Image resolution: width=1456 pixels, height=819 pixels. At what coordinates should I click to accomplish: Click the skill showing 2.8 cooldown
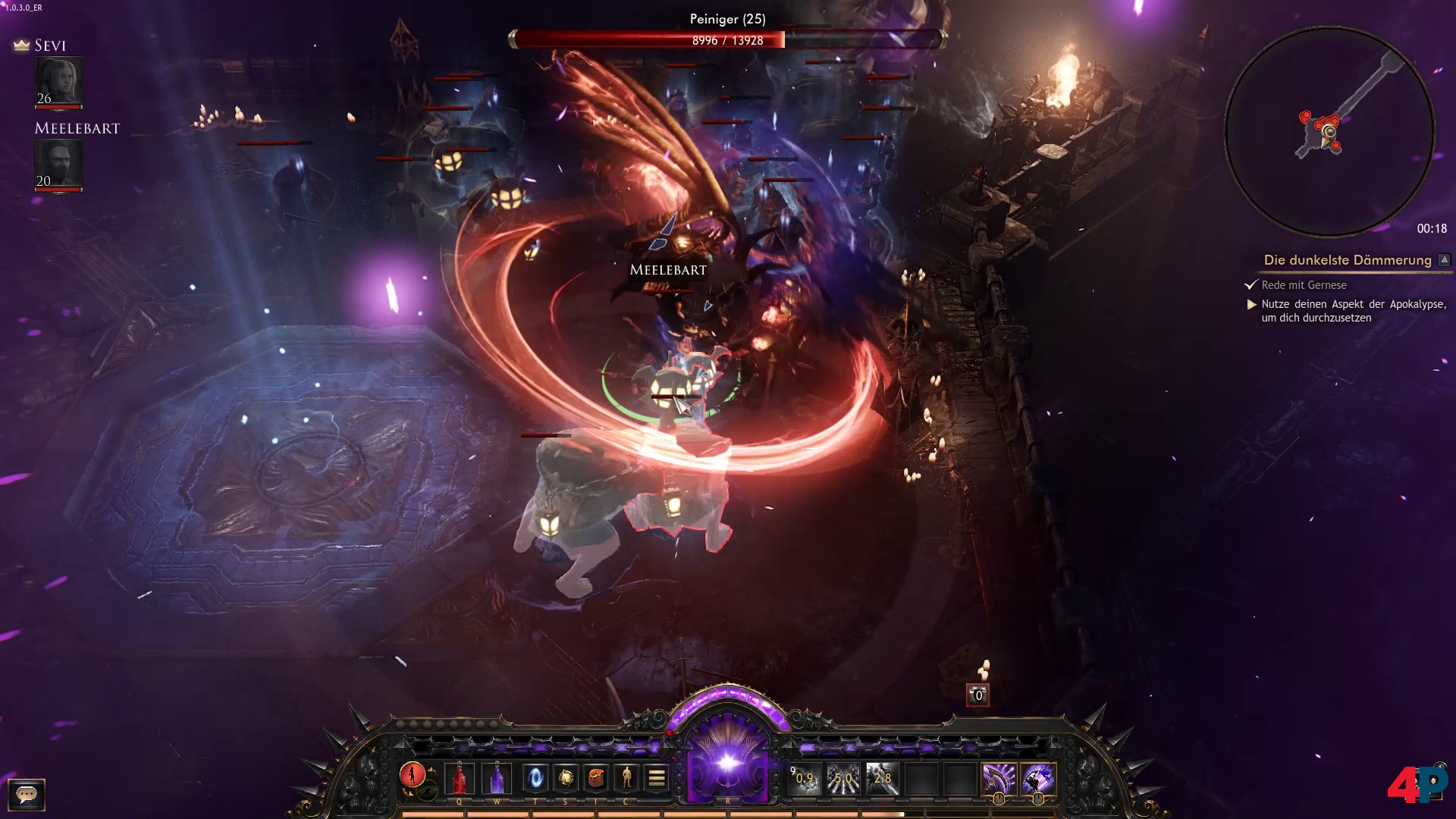[x=882, y=779]
